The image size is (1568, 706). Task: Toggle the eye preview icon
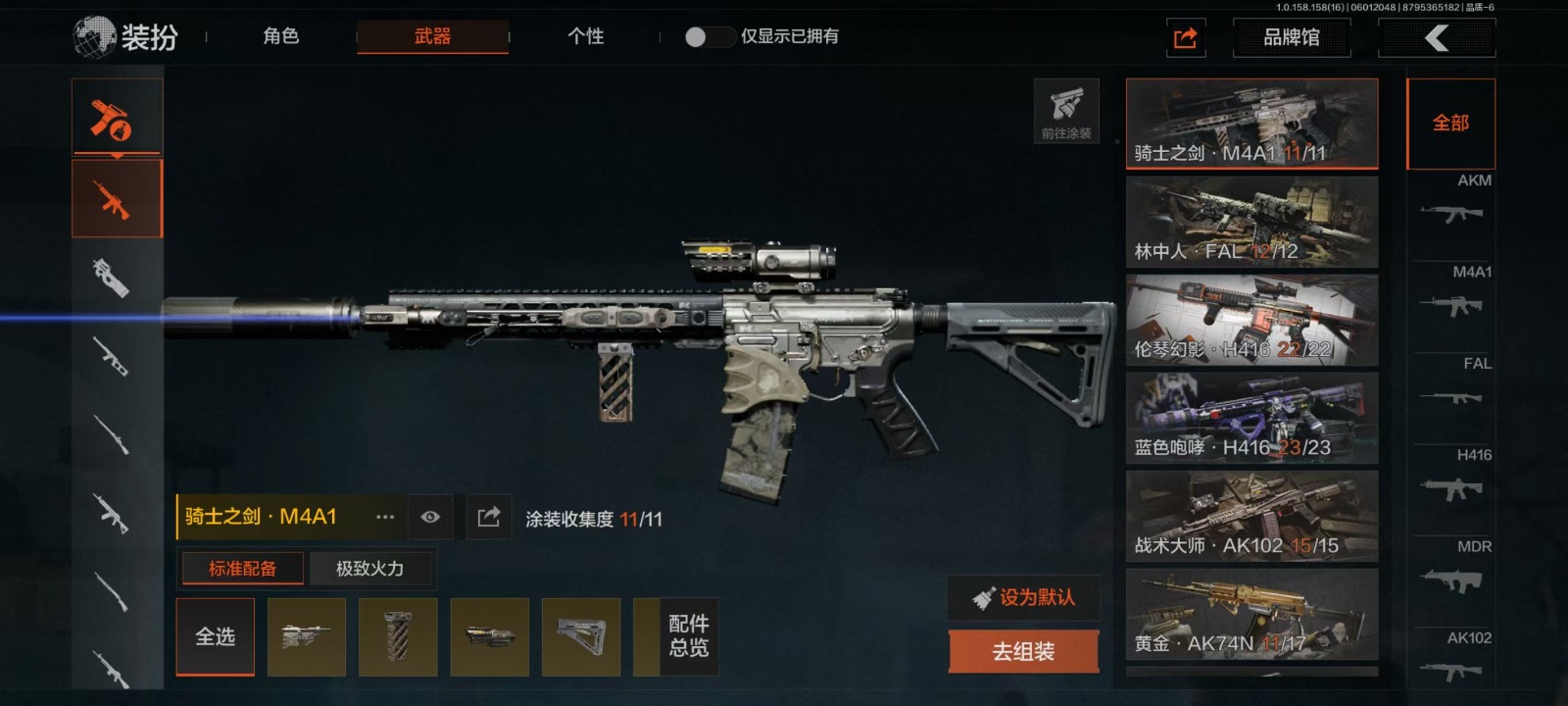430,517
